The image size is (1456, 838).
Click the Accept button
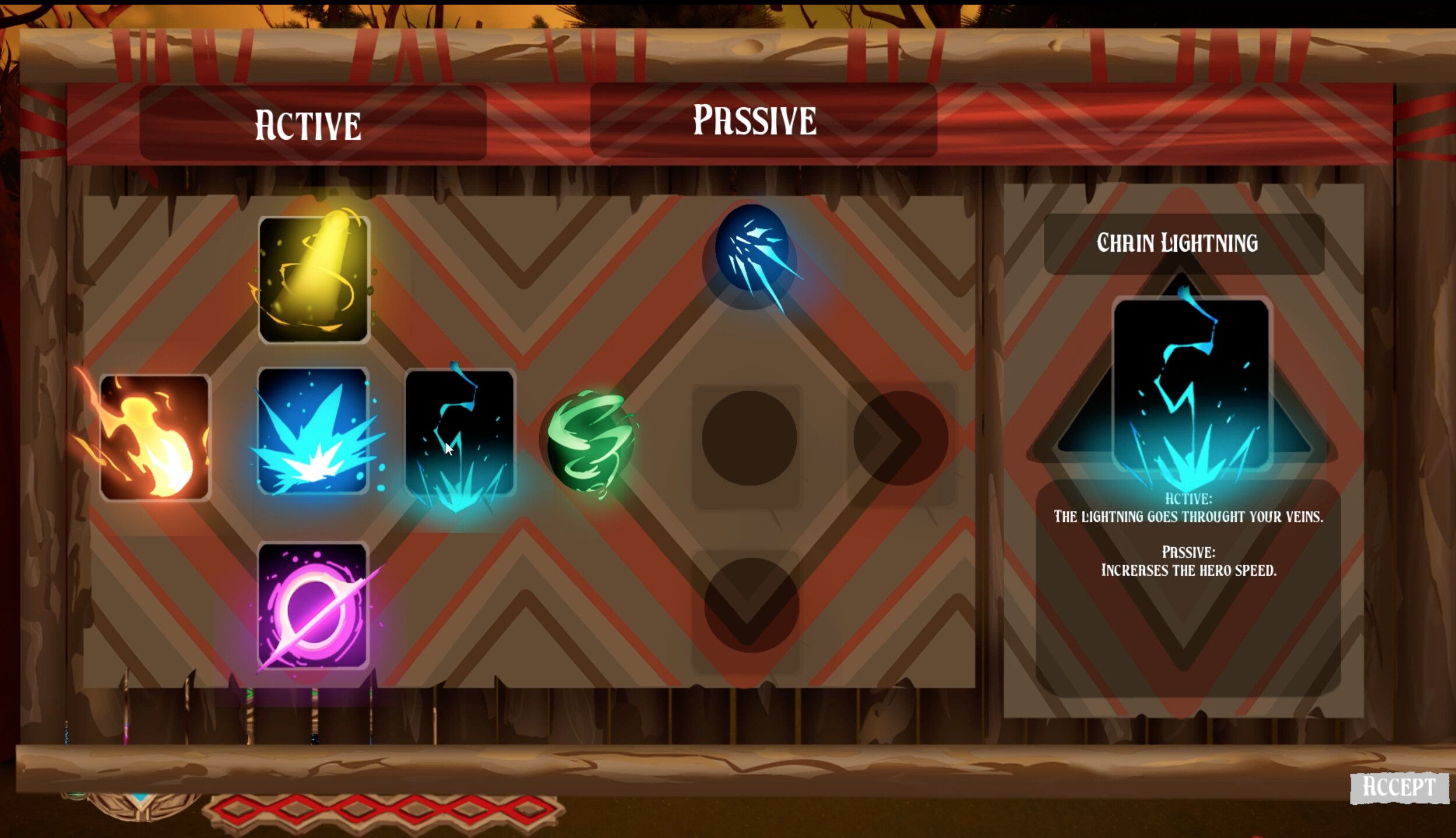[x=1399, y=787]
